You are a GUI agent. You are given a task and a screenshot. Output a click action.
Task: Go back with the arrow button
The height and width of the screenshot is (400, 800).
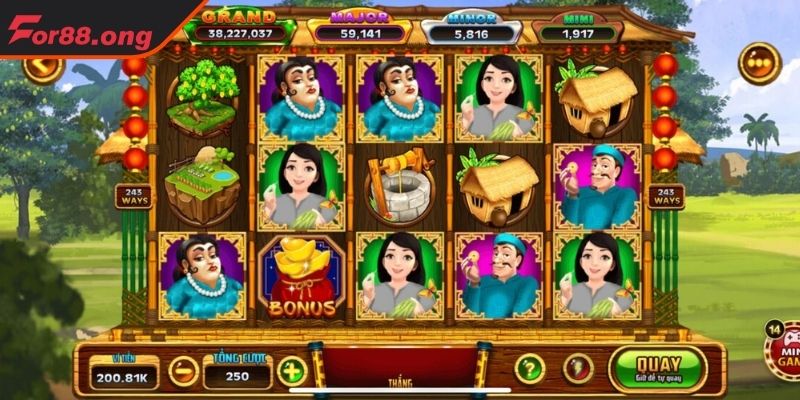pos(43,68)
